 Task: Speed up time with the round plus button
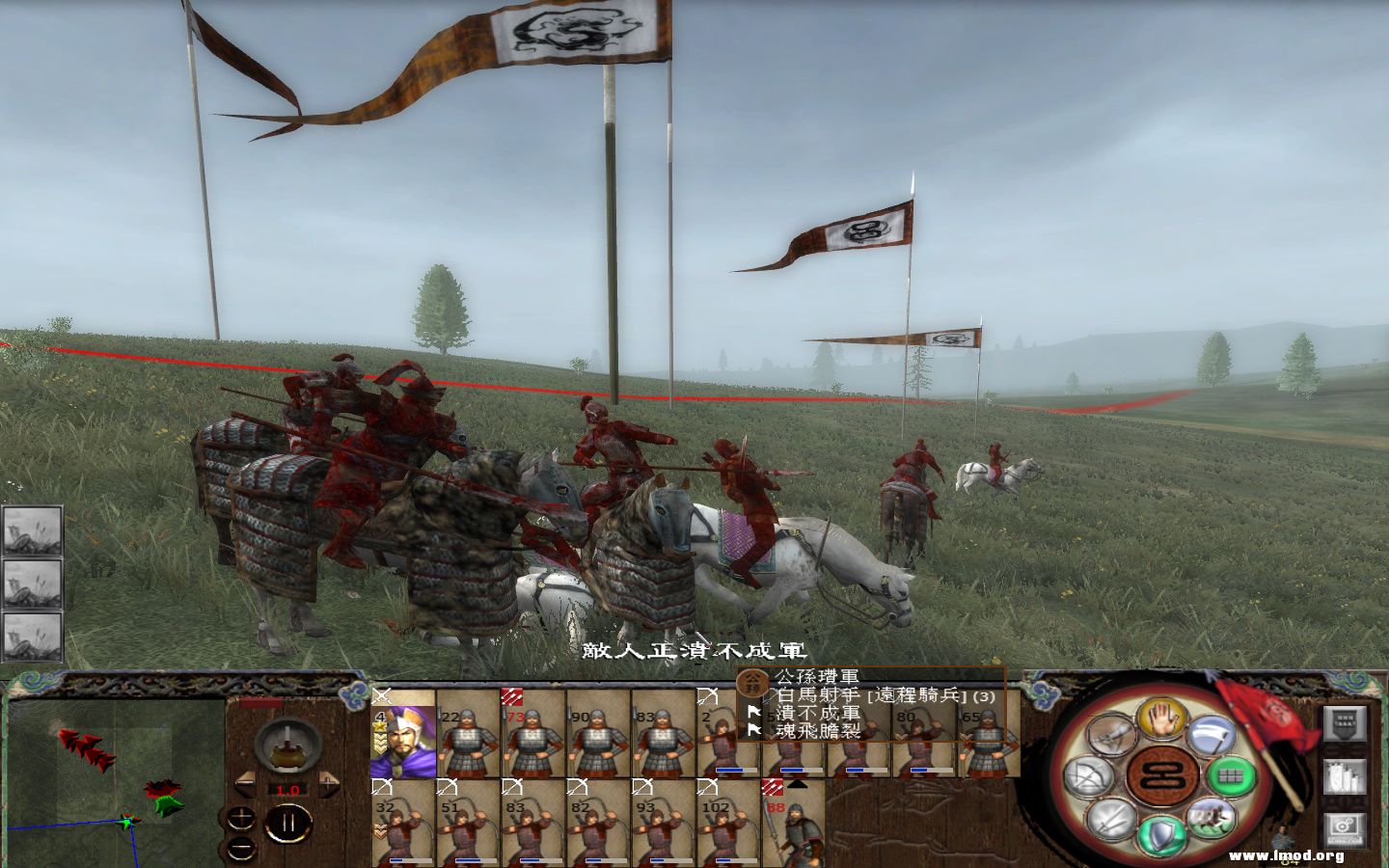point(241,816)
